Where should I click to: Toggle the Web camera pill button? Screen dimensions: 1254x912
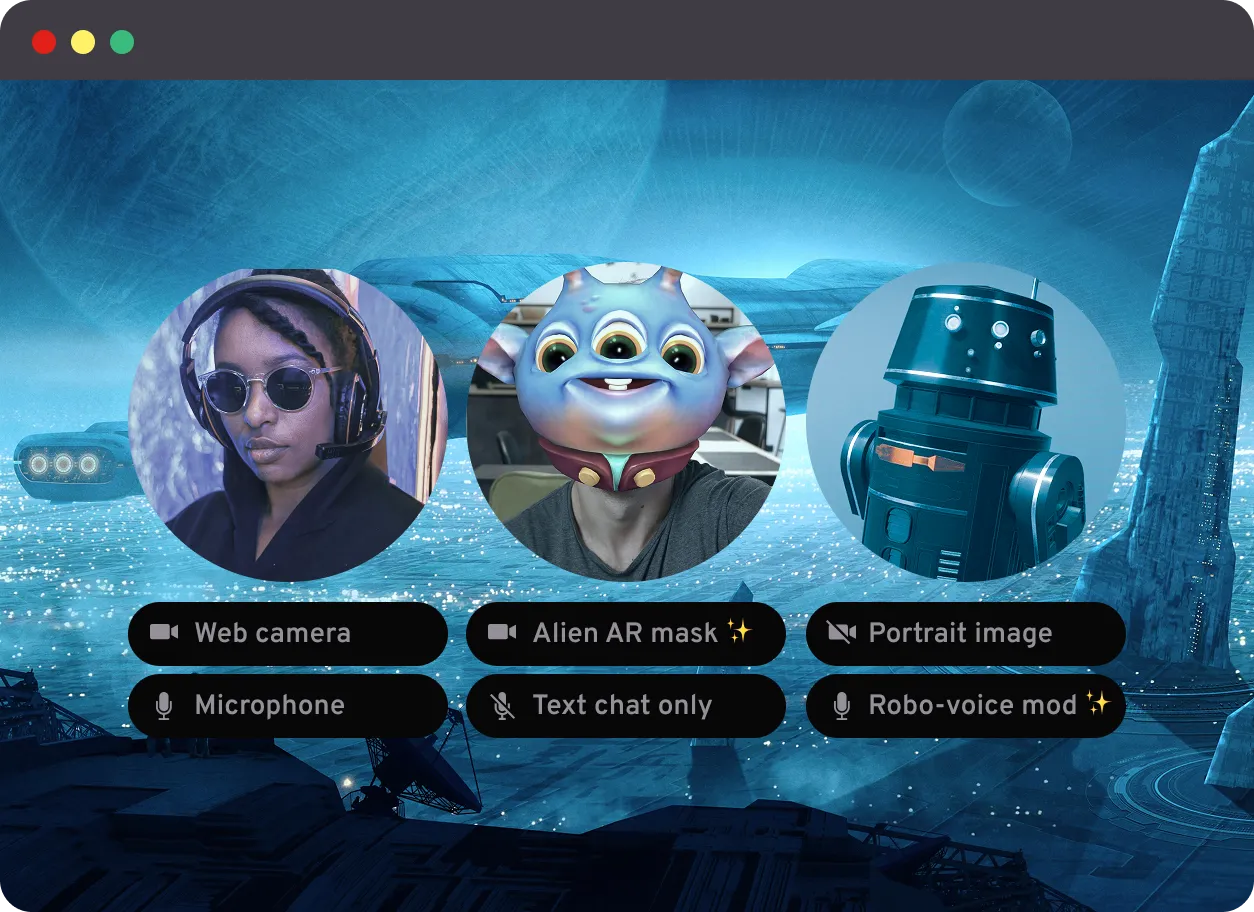288,633
